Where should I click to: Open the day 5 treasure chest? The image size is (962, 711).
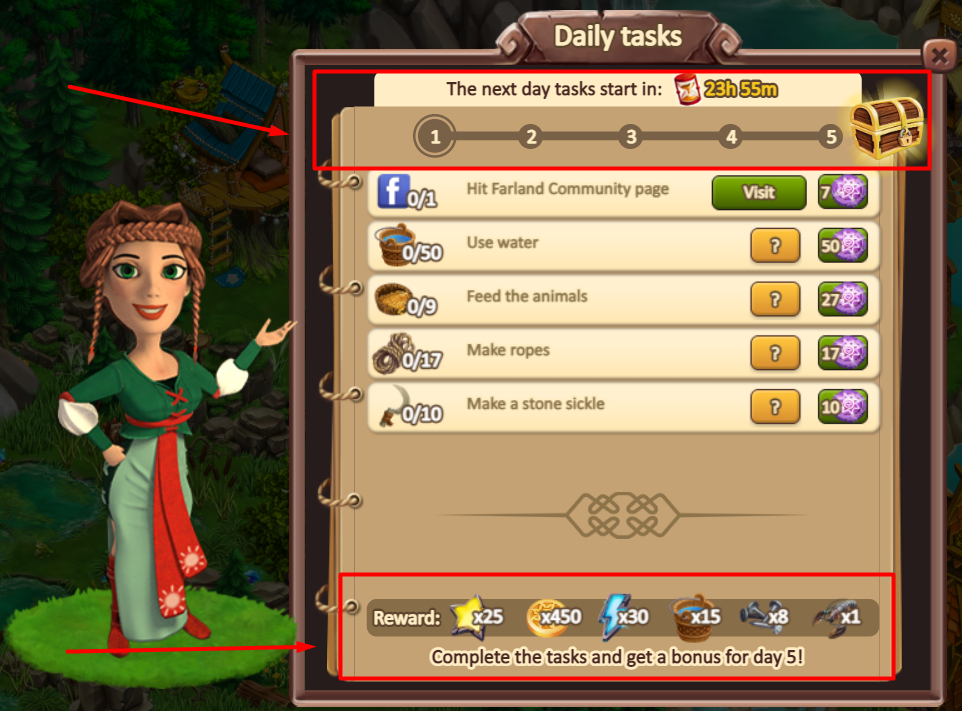pyautogui.click(x=884, y=130)
